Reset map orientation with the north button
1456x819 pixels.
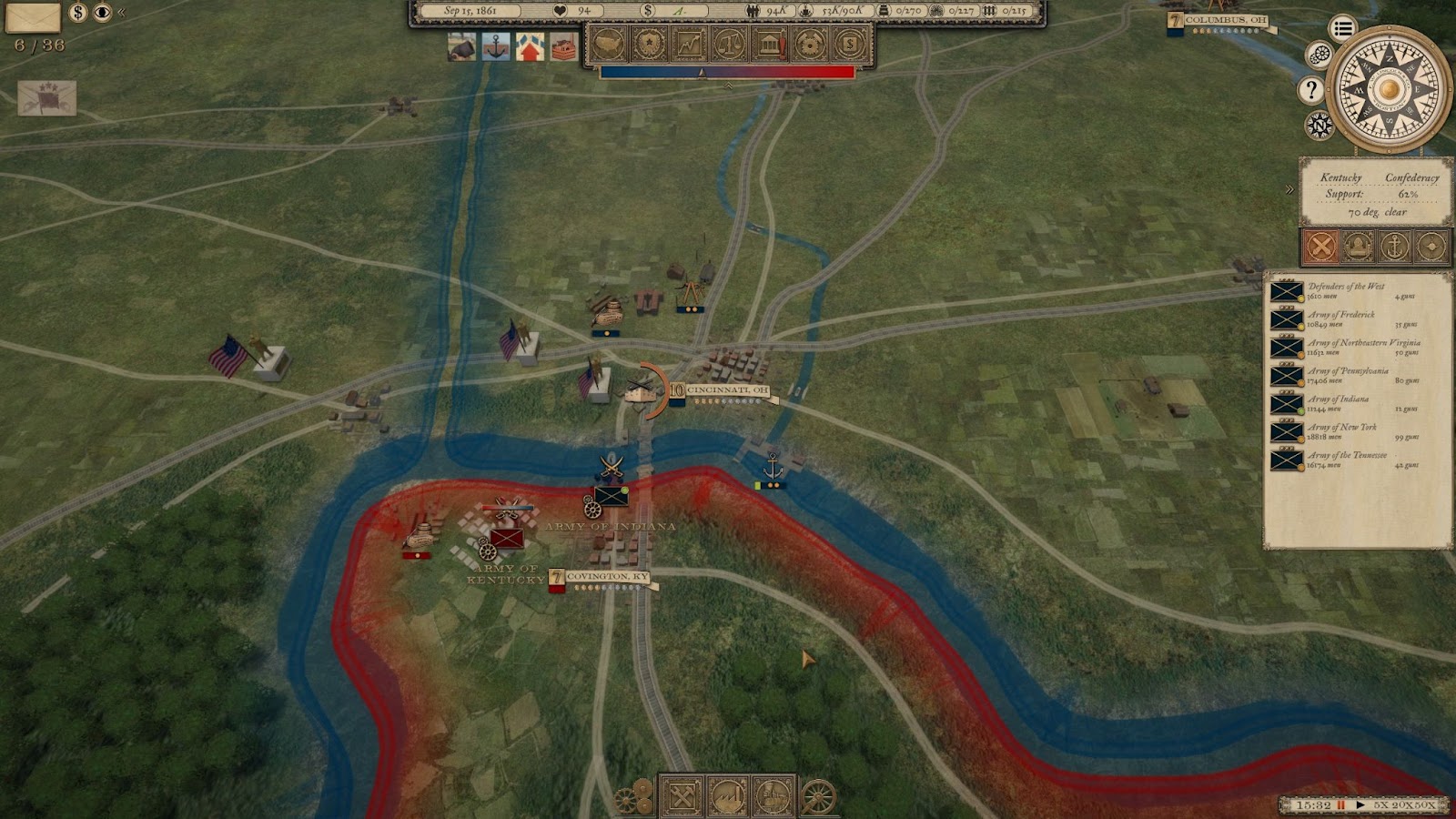(1319, 125)
